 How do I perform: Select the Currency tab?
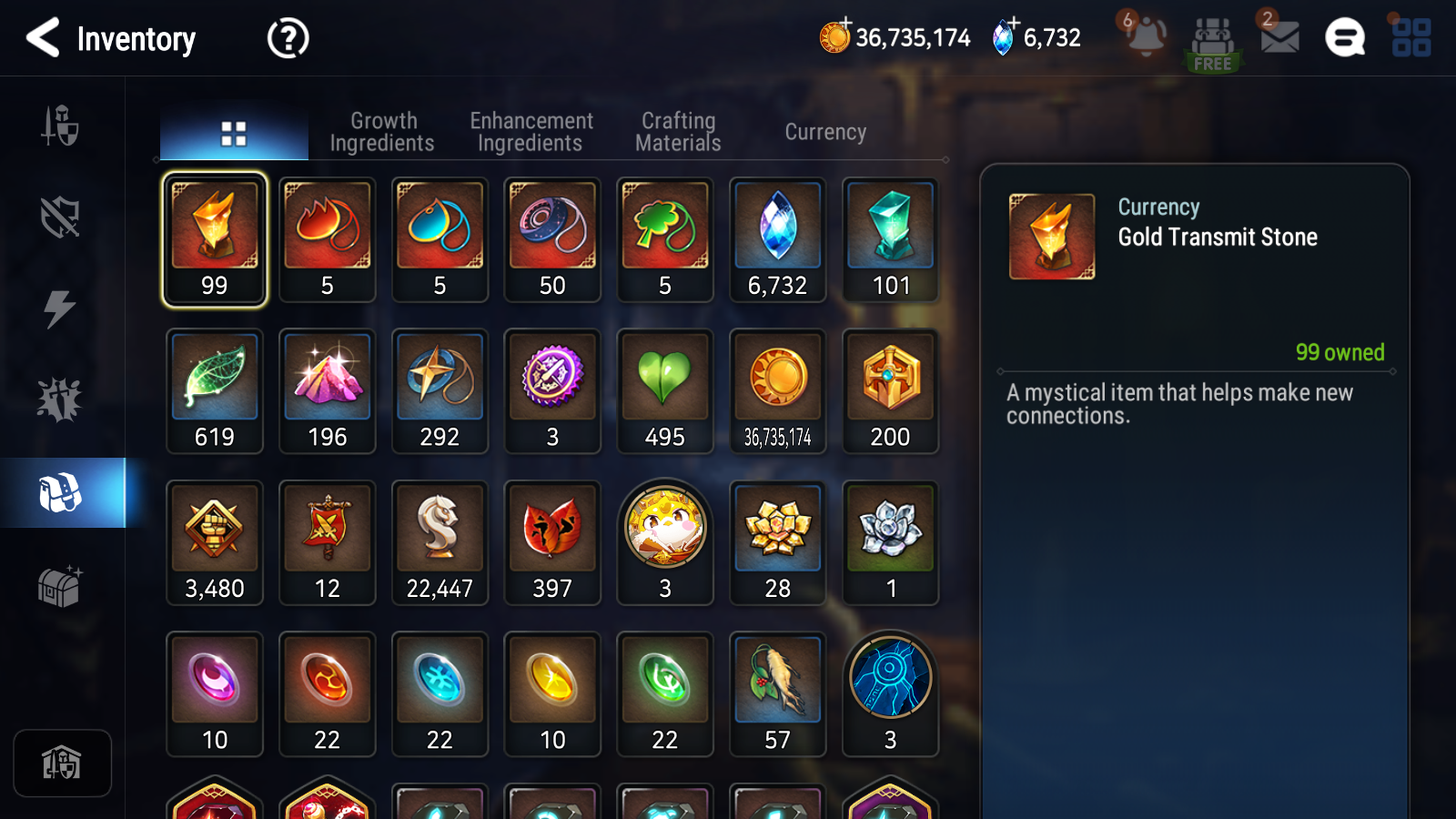click(825, 133)
